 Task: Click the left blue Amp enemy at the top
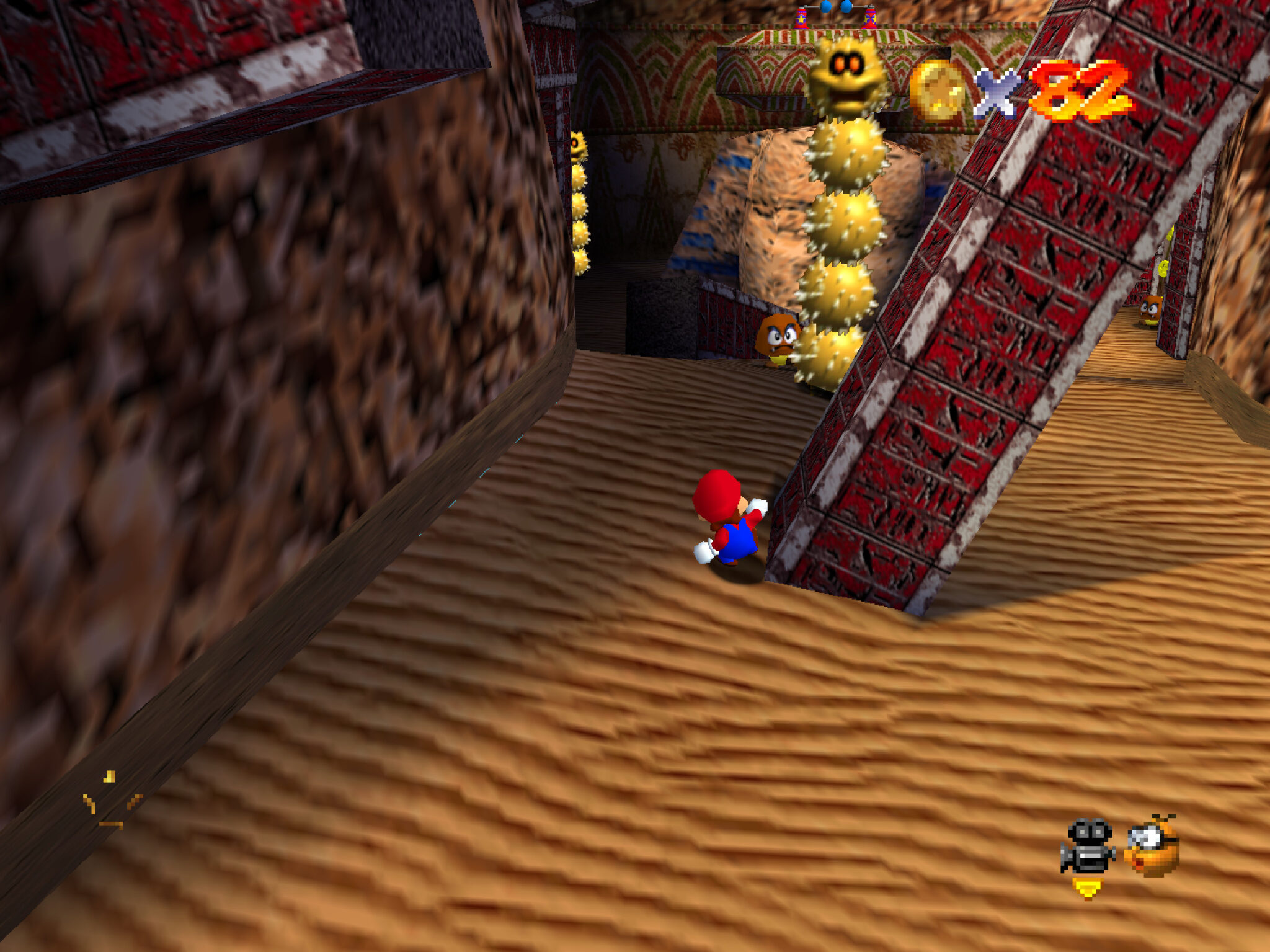(x=825, y=7)
